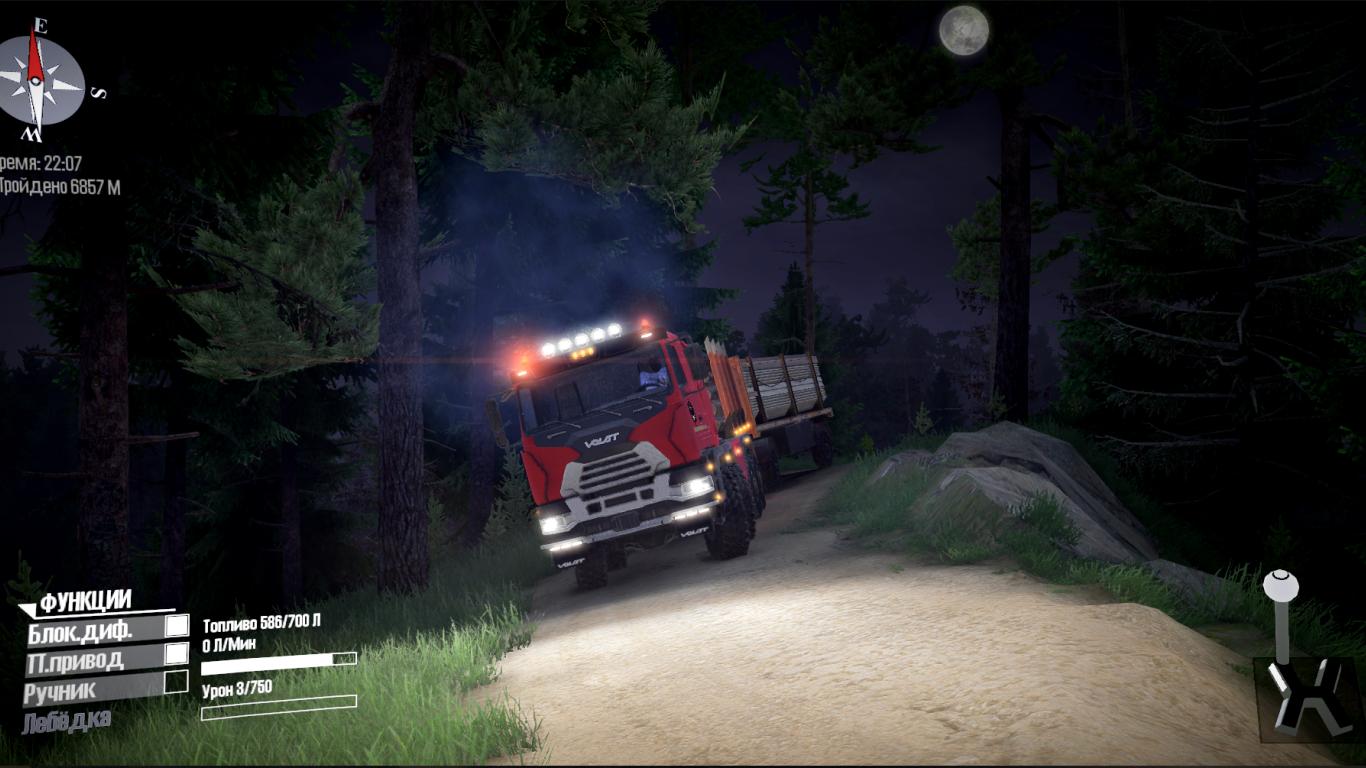Toggle the Ручник handbrake function
The height and width of the screenshot is (768, 1366).
pos(176,682)
